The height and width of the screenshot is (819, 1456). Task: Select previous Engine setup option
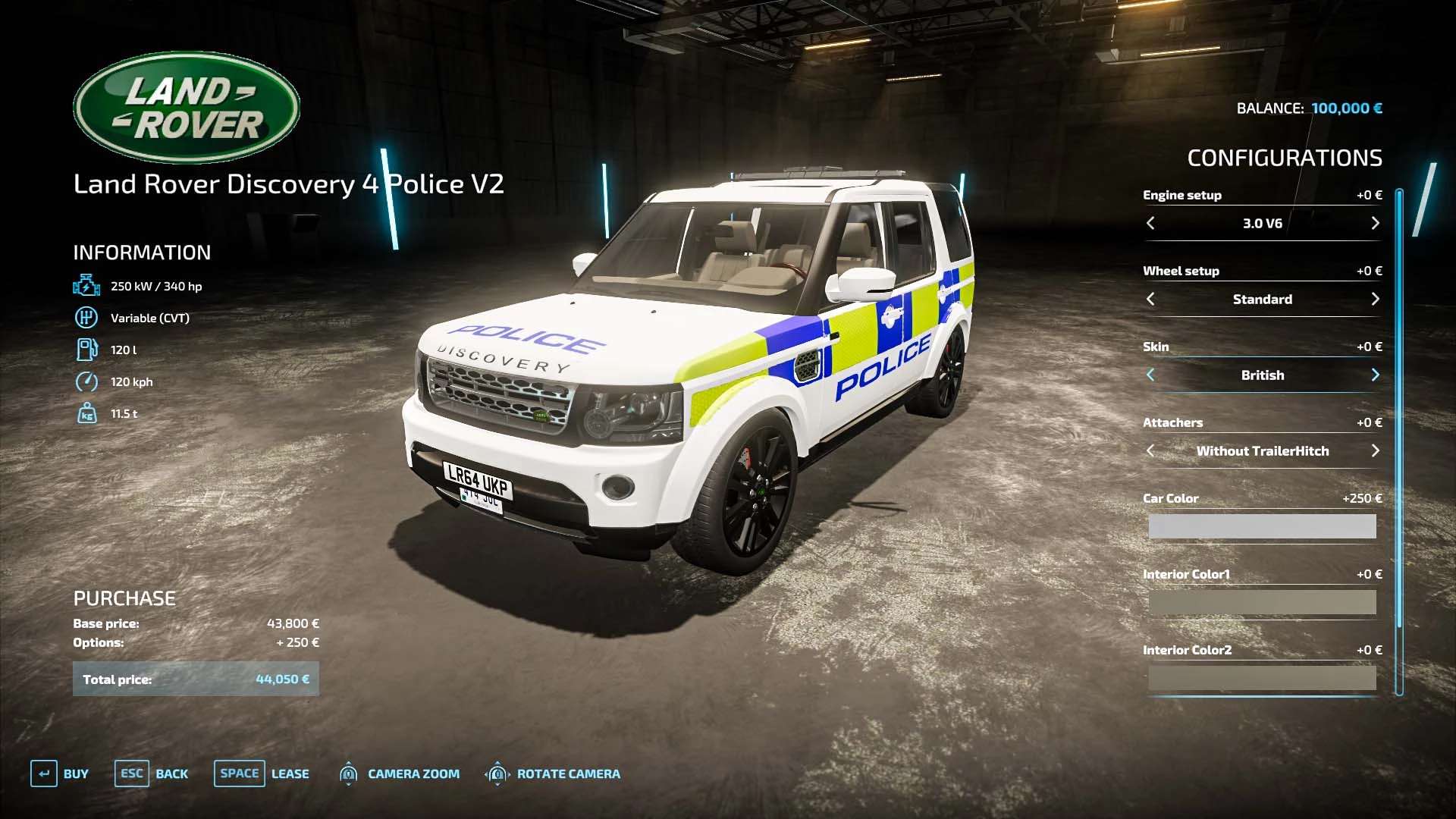[1150, 223]
